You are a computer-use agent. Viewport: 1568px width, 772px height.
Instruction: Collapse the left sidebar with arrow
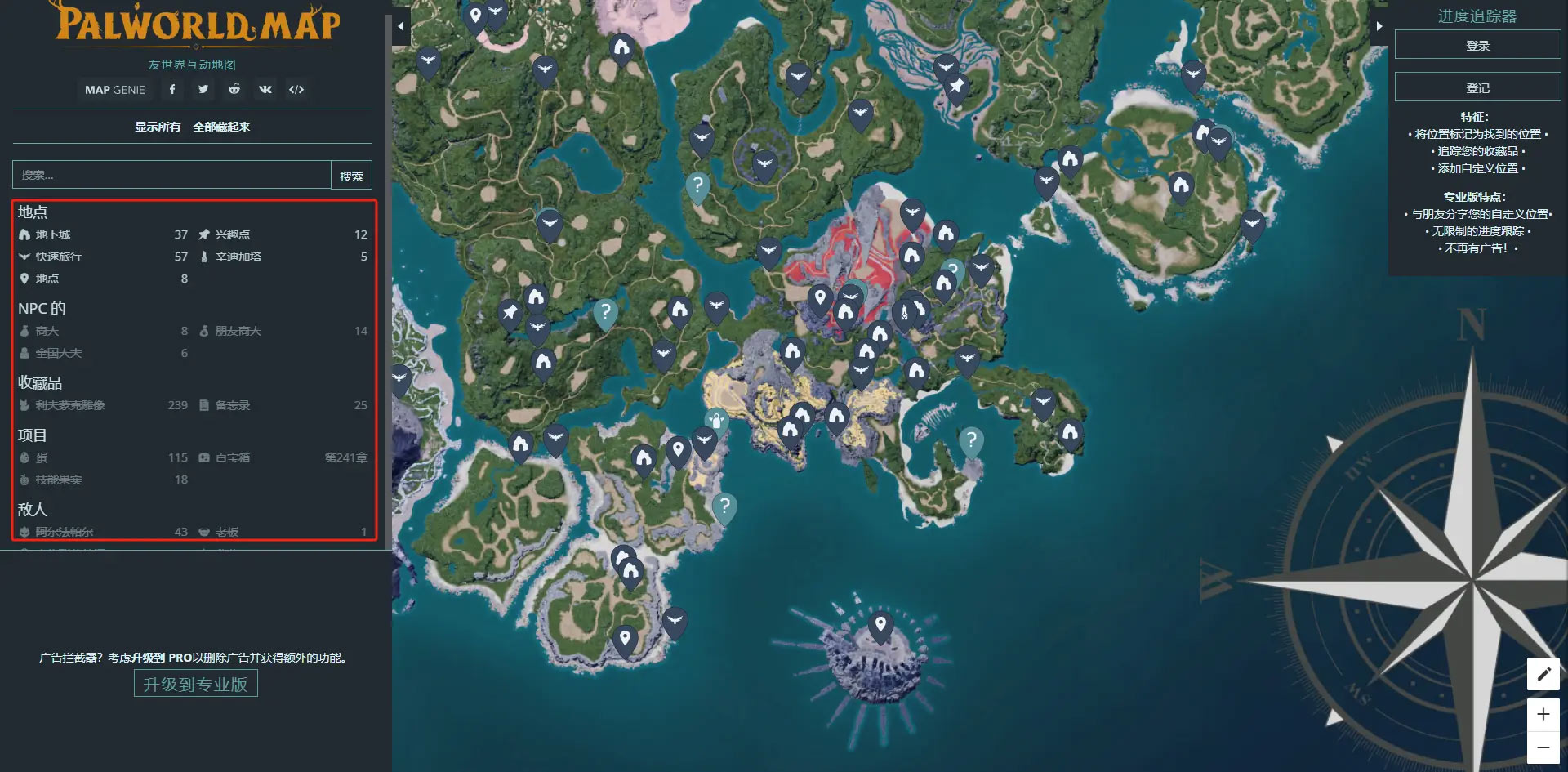pyautogui.click(x=401, y=26)
